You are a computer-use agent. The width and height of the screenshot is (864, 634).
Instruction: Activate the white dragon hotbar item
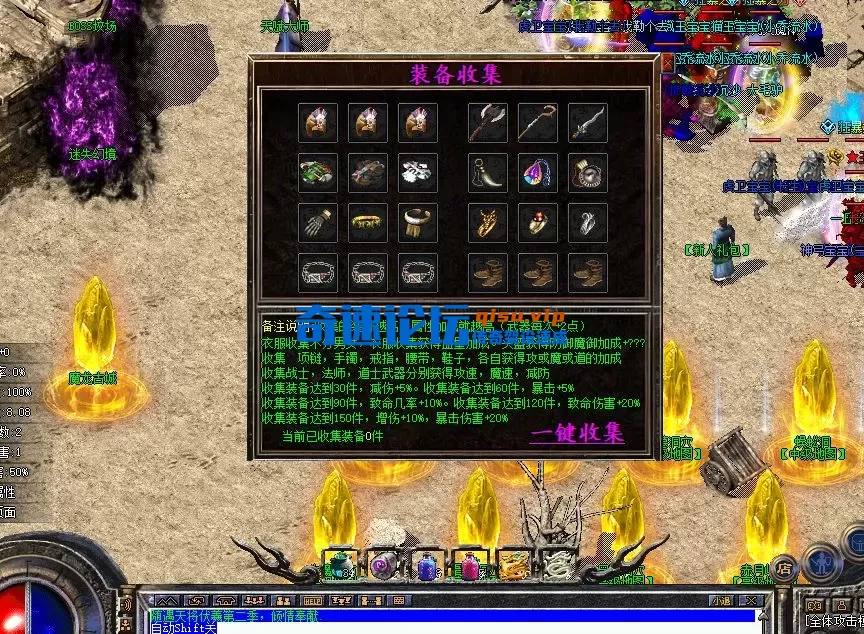[x=556, y=567]
